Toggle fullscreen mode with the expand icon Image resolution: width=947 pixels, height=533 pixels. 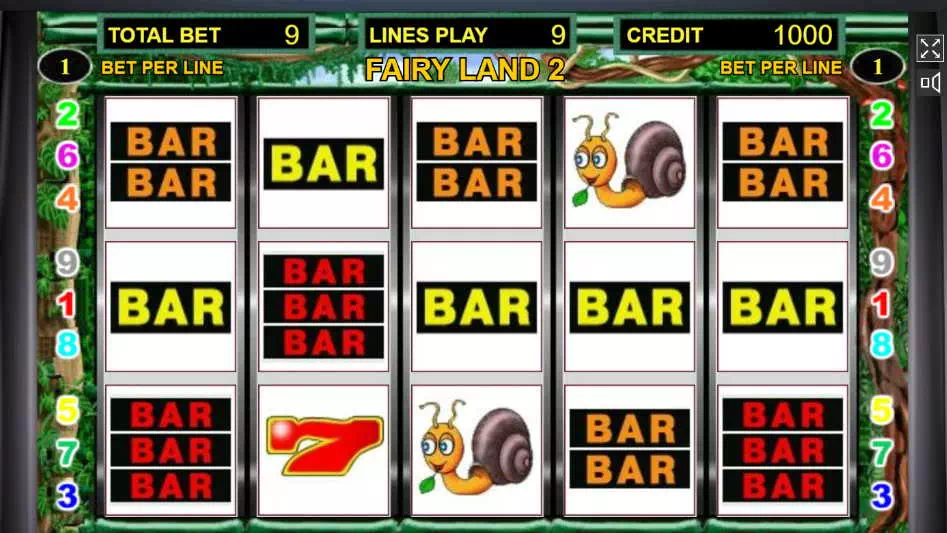[x=930, y=48]
